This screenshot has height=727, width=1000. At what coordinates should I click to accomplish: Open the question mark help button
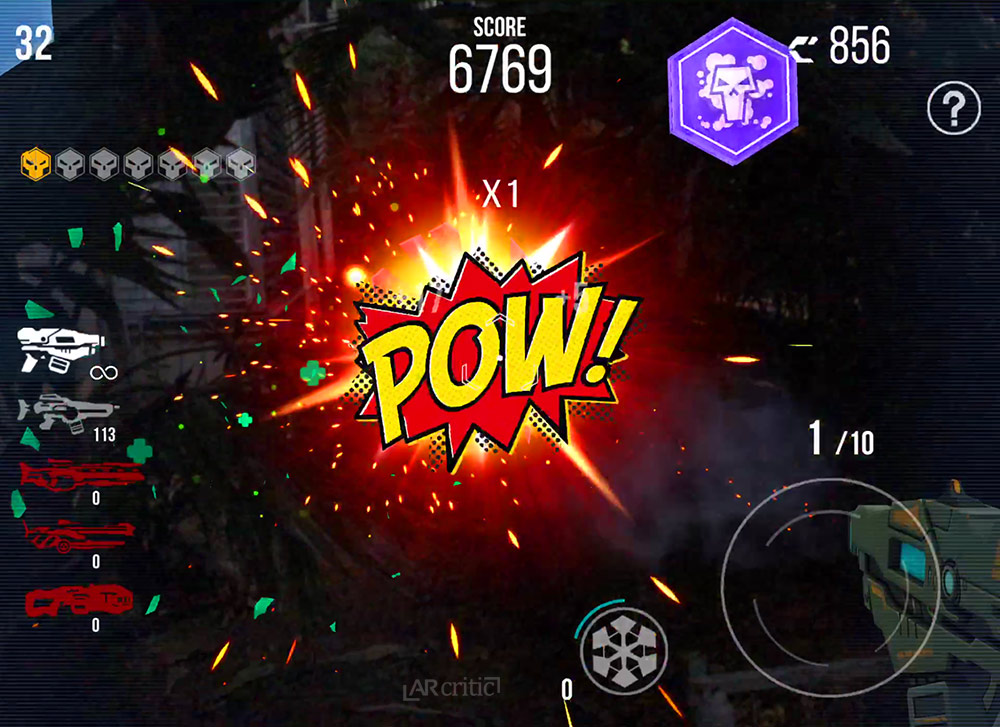point(953,109)
